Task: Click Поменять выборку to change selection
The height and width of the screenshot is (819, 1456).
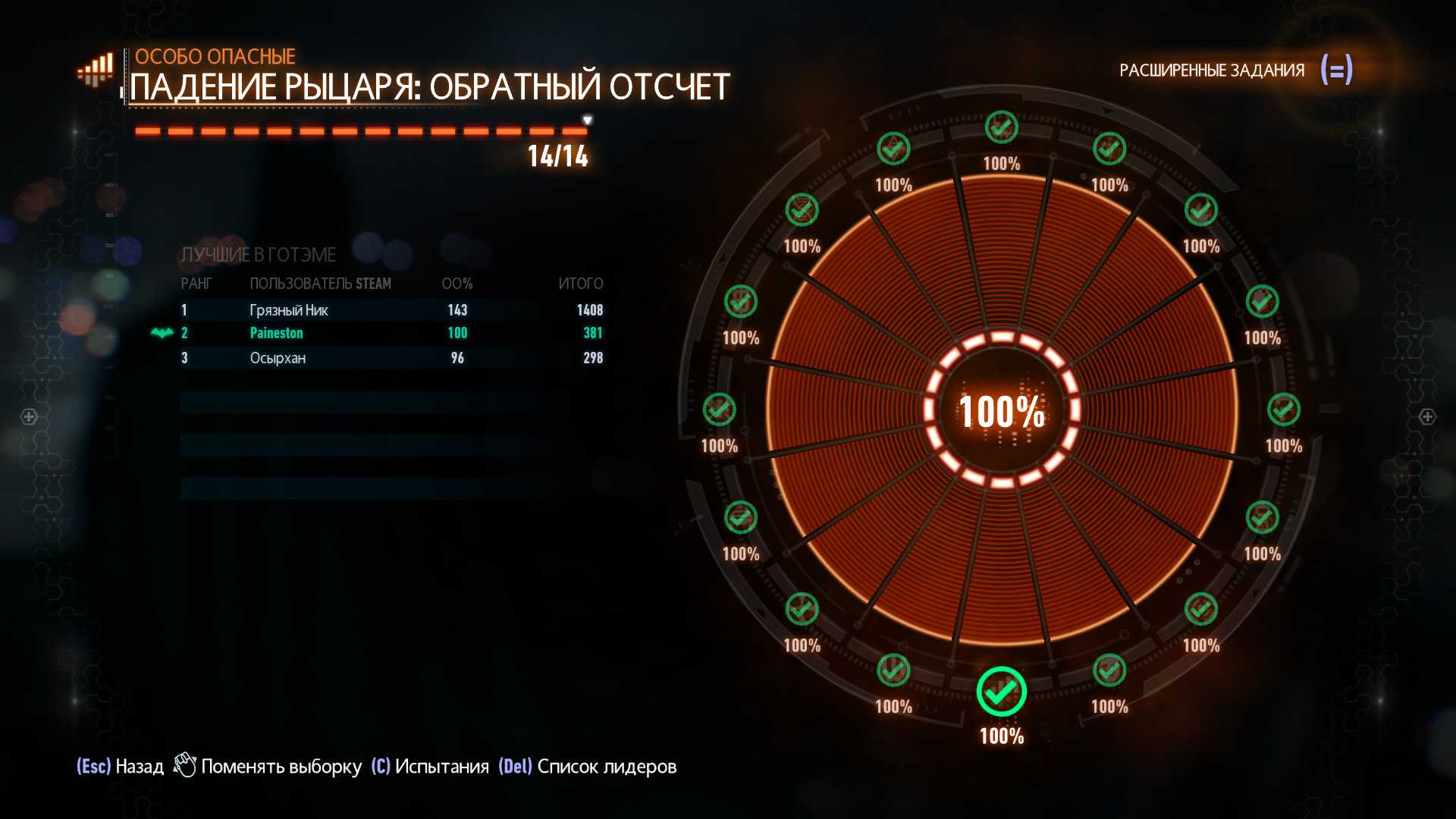Action: pos(268,767)
